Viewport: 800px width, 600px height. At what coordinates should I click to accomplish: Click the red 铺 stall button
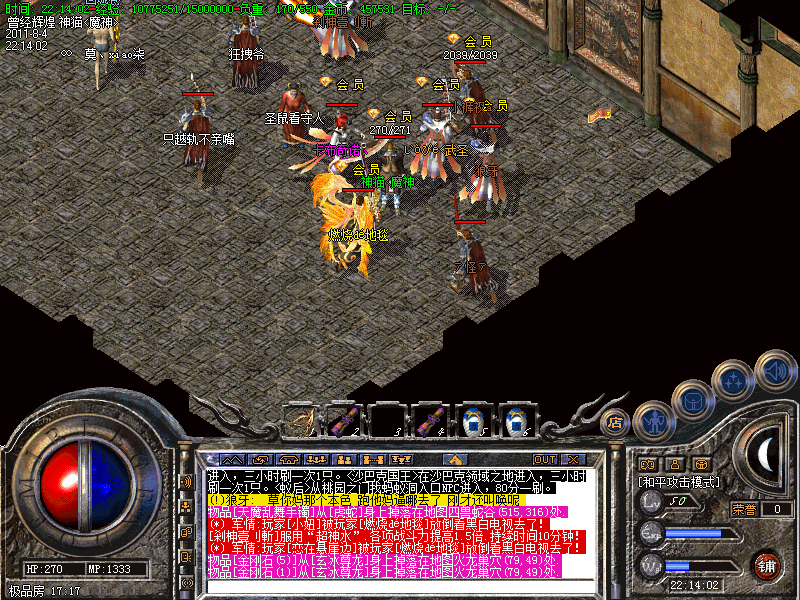pos(766,563)
